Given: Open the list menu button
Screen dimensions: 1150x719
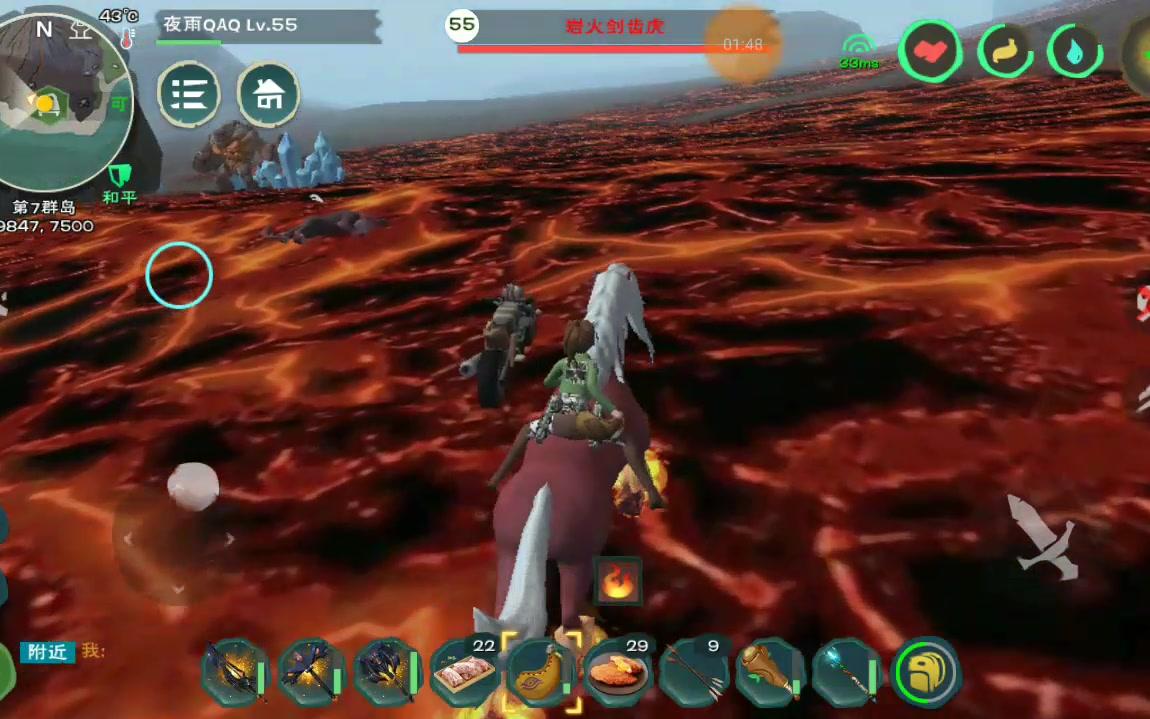Looking at the screenshot, I should pyautogui.click(x=189, y=95).
